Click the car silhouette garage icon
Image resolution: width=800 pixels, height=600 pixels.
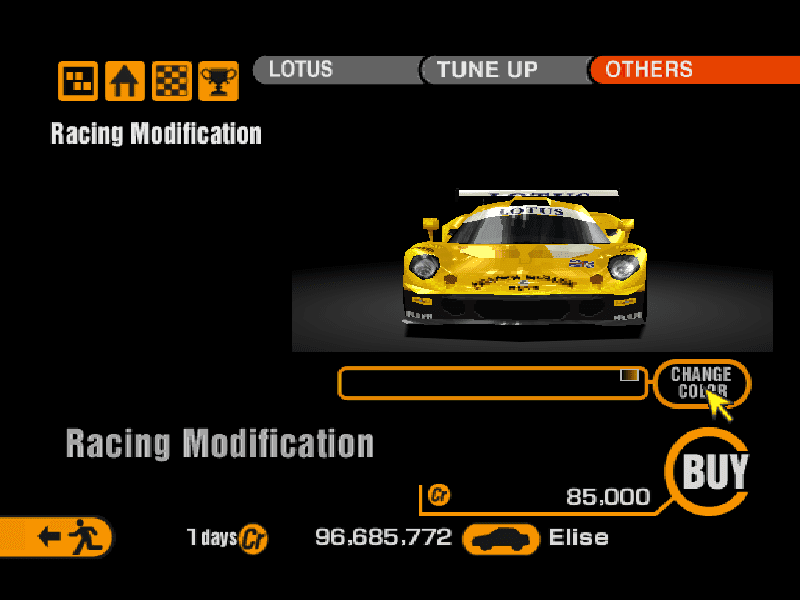(501, 538)
